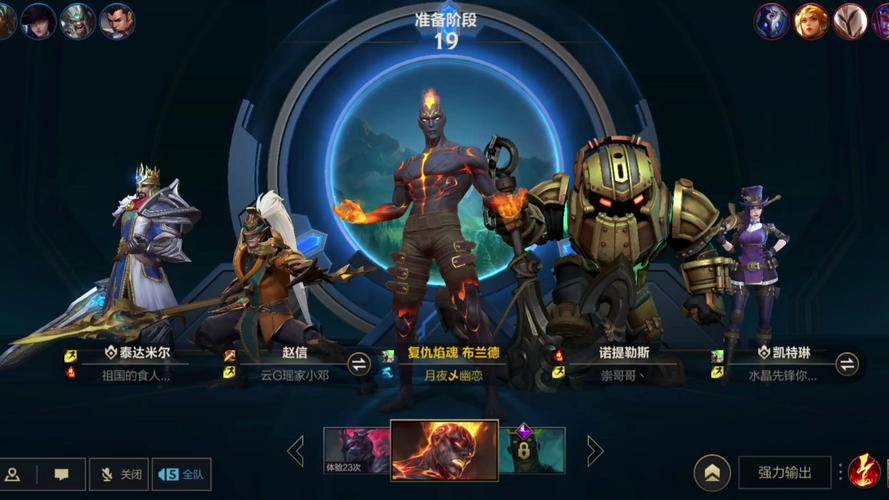Open the red flame rune icon
889x500 pixels.
(863, 470)
